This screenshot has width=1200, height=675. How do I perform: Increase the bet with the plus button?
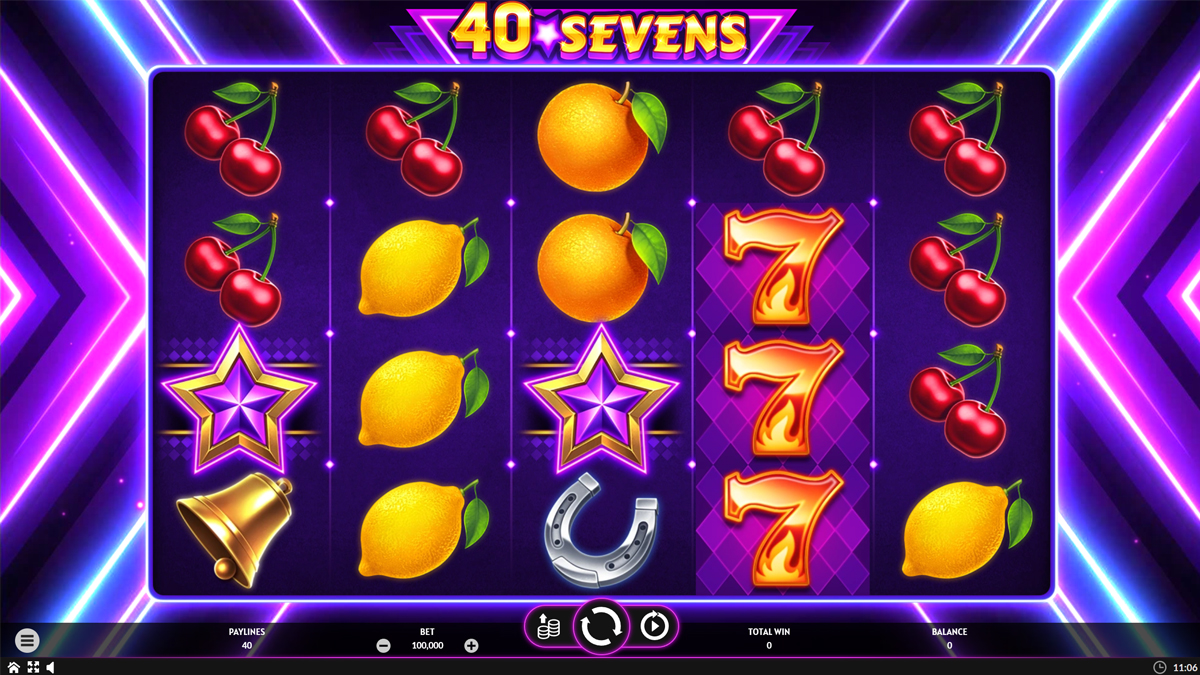pos(471,646)
